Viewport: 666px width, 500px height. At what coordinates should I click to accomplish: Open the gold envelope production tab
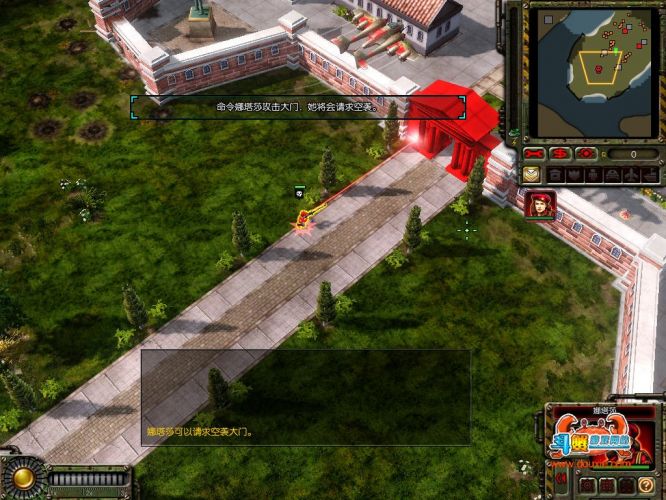tap(533, 174)
